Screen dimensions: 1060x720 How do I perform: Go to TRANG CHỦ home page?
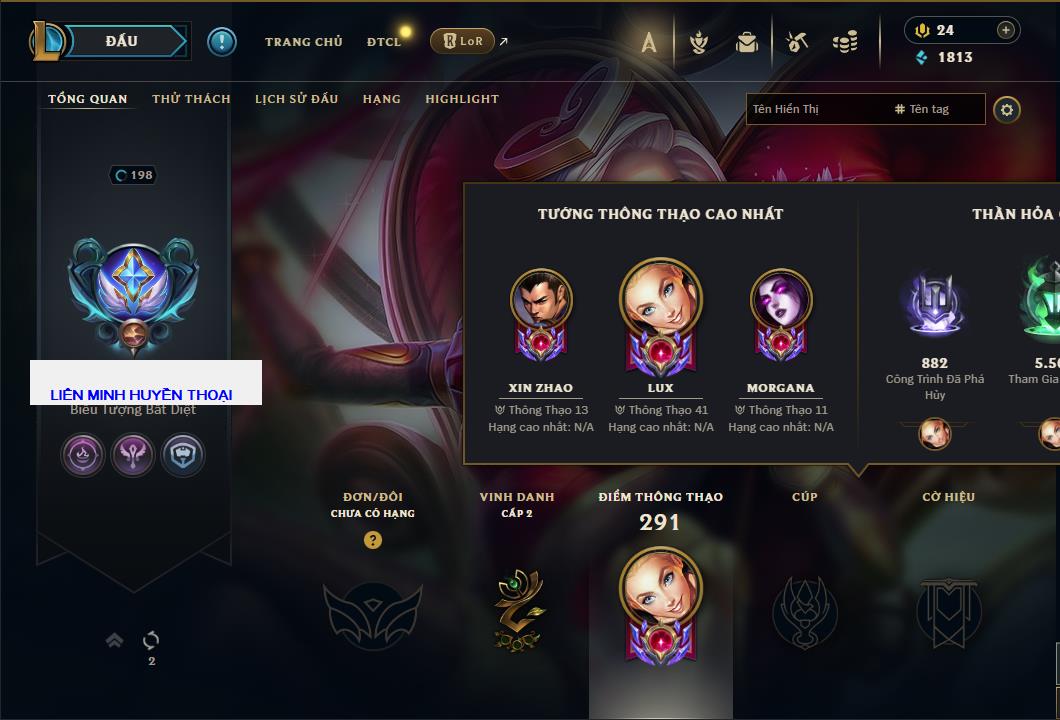303,42
